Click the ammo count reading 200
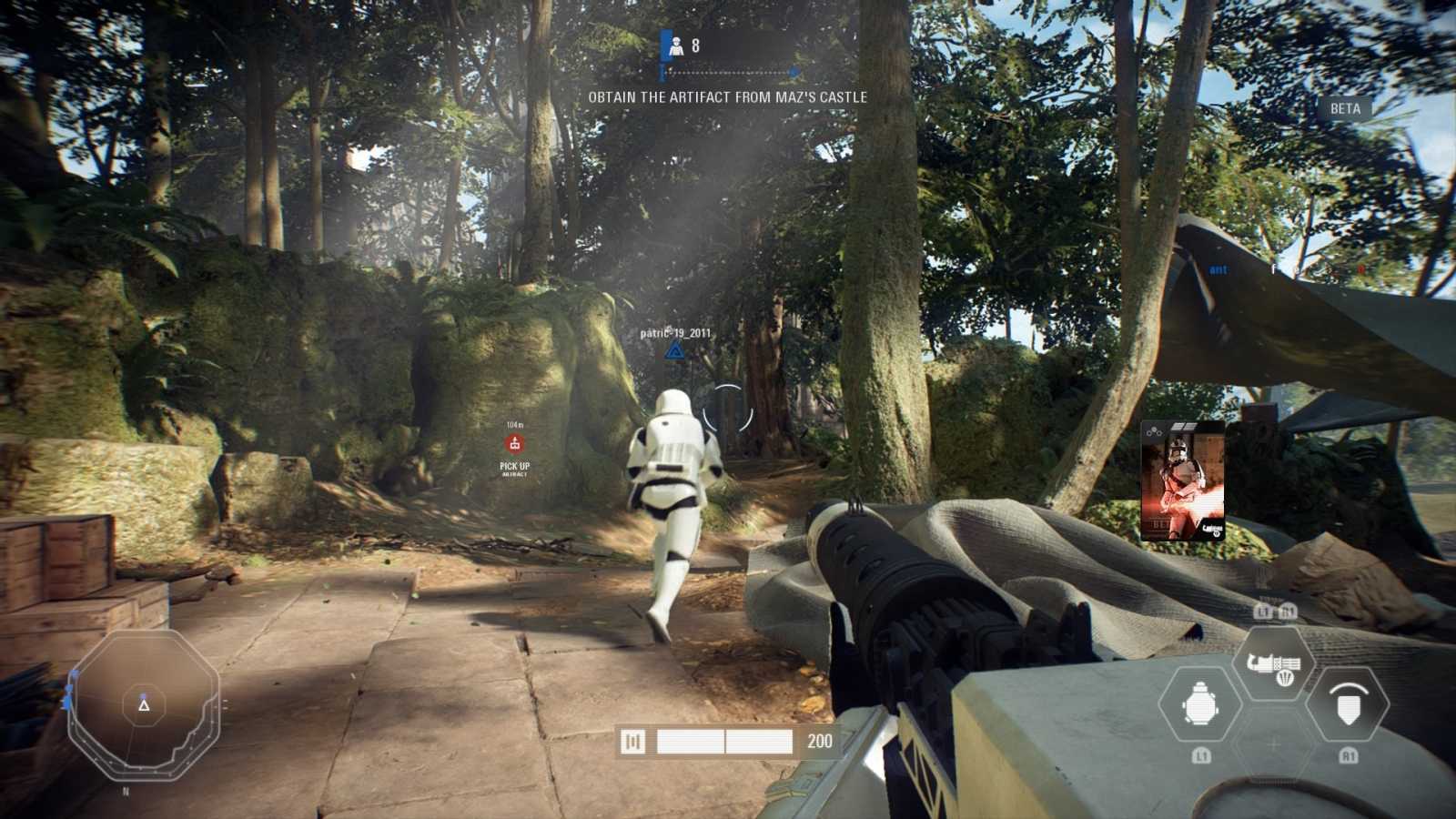This screenshot has width=1456, height=819. pyautogui.click(x=822, y=742)
